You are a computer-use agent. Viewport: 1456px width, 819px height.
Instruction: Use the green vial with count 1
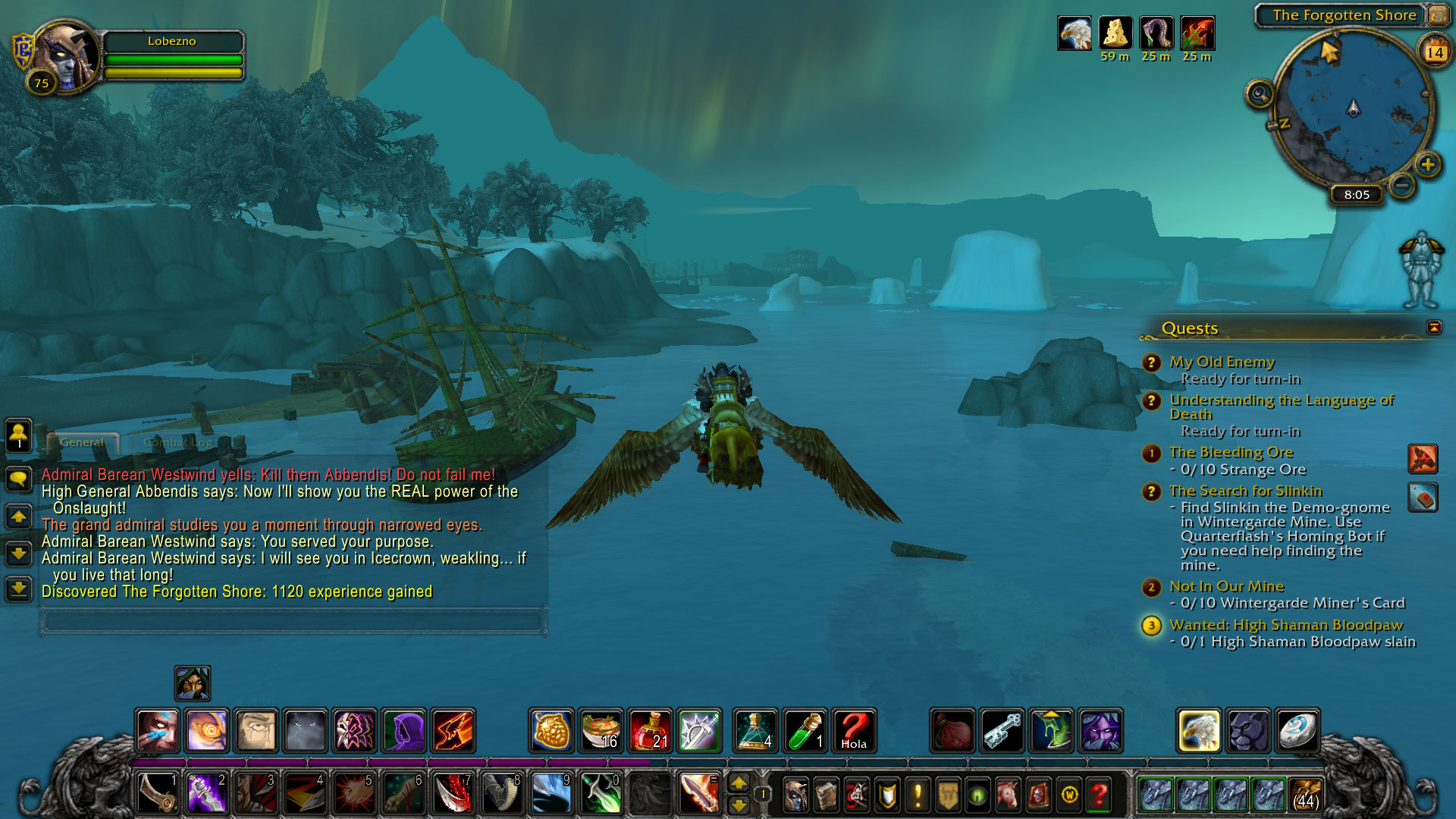click(x=805, y=731)
